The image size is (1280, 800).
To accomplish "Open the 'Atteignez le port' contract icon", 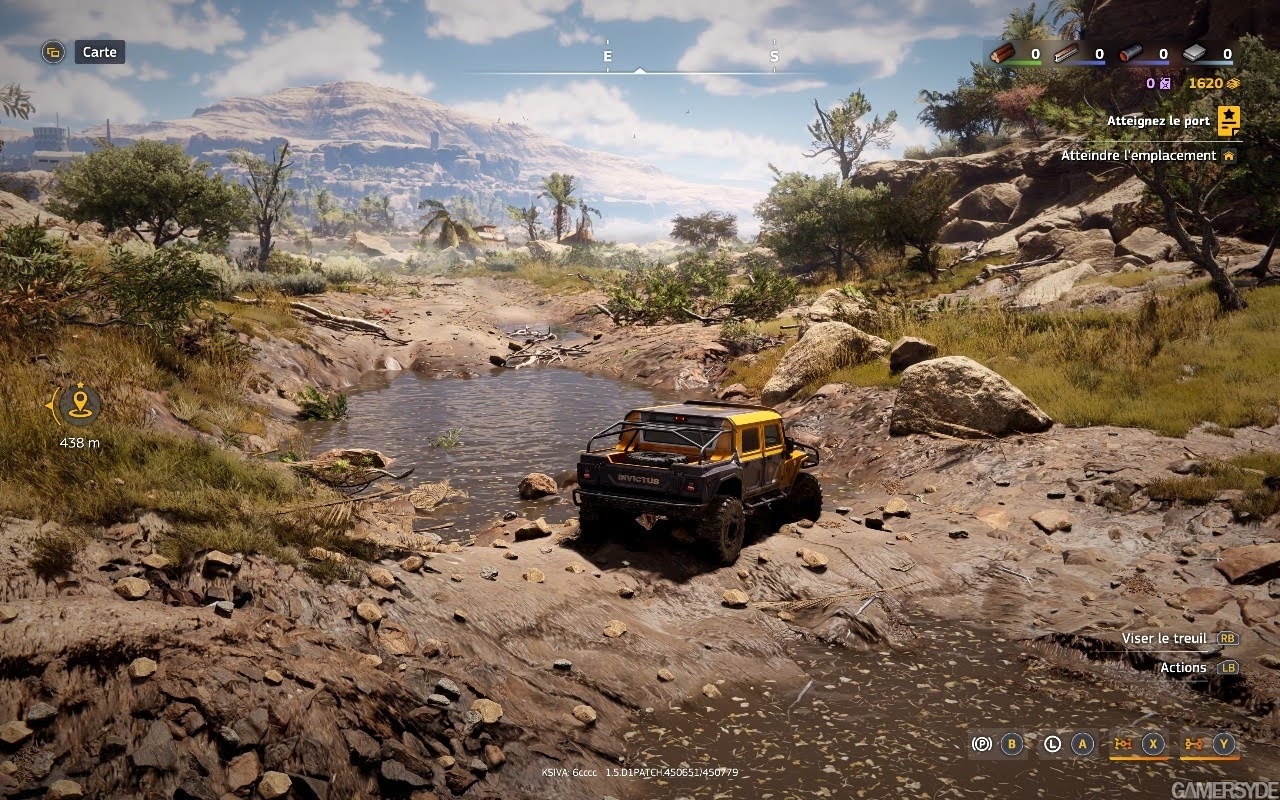I will 1229,121.
